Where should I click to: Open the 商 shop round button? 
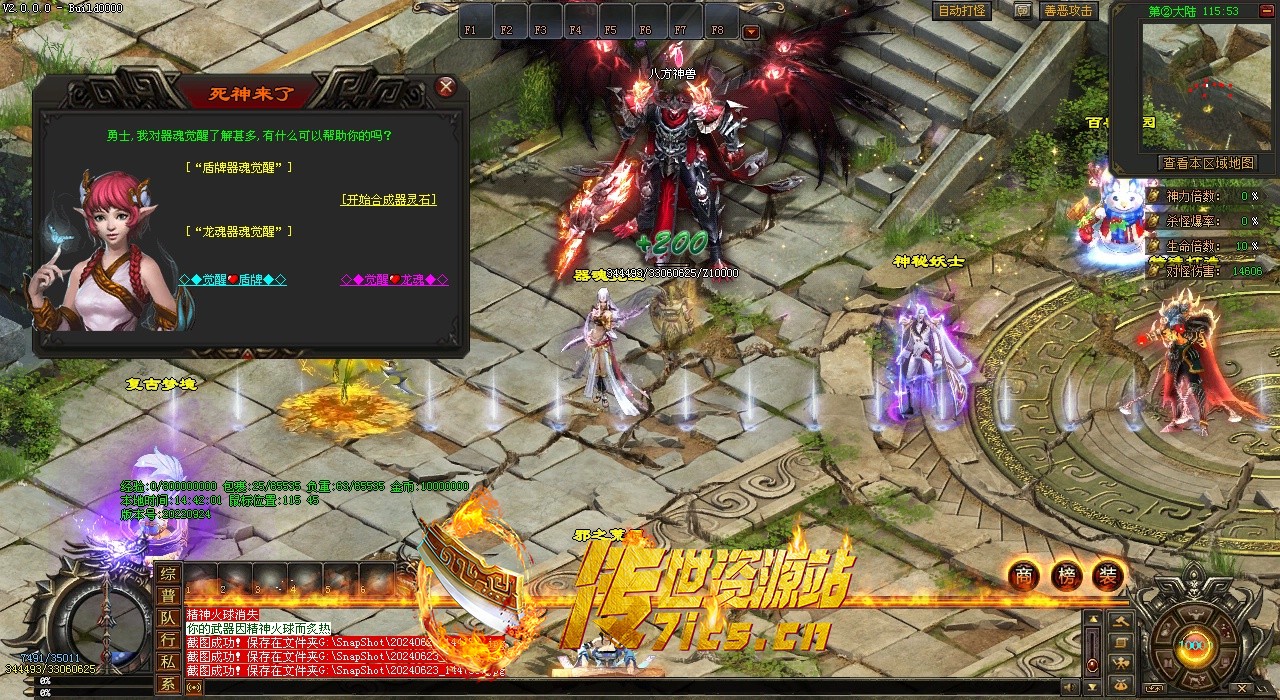pyautogui.click(x=1023, y=576)
